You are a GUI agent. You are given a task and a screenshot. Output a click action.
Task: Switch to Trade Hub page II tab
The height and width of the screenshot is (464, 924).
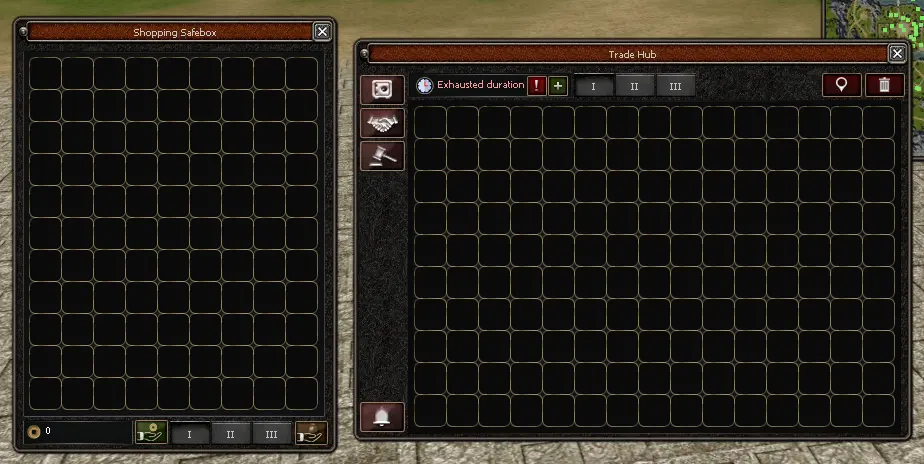(634, 87)
